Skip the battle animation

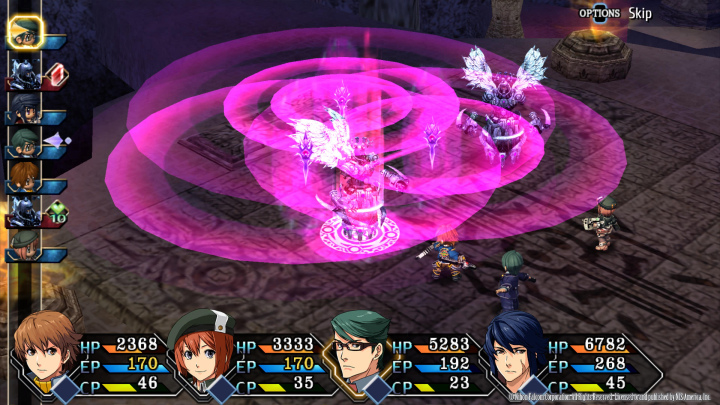pyautogui.click(x=640, y=13)
